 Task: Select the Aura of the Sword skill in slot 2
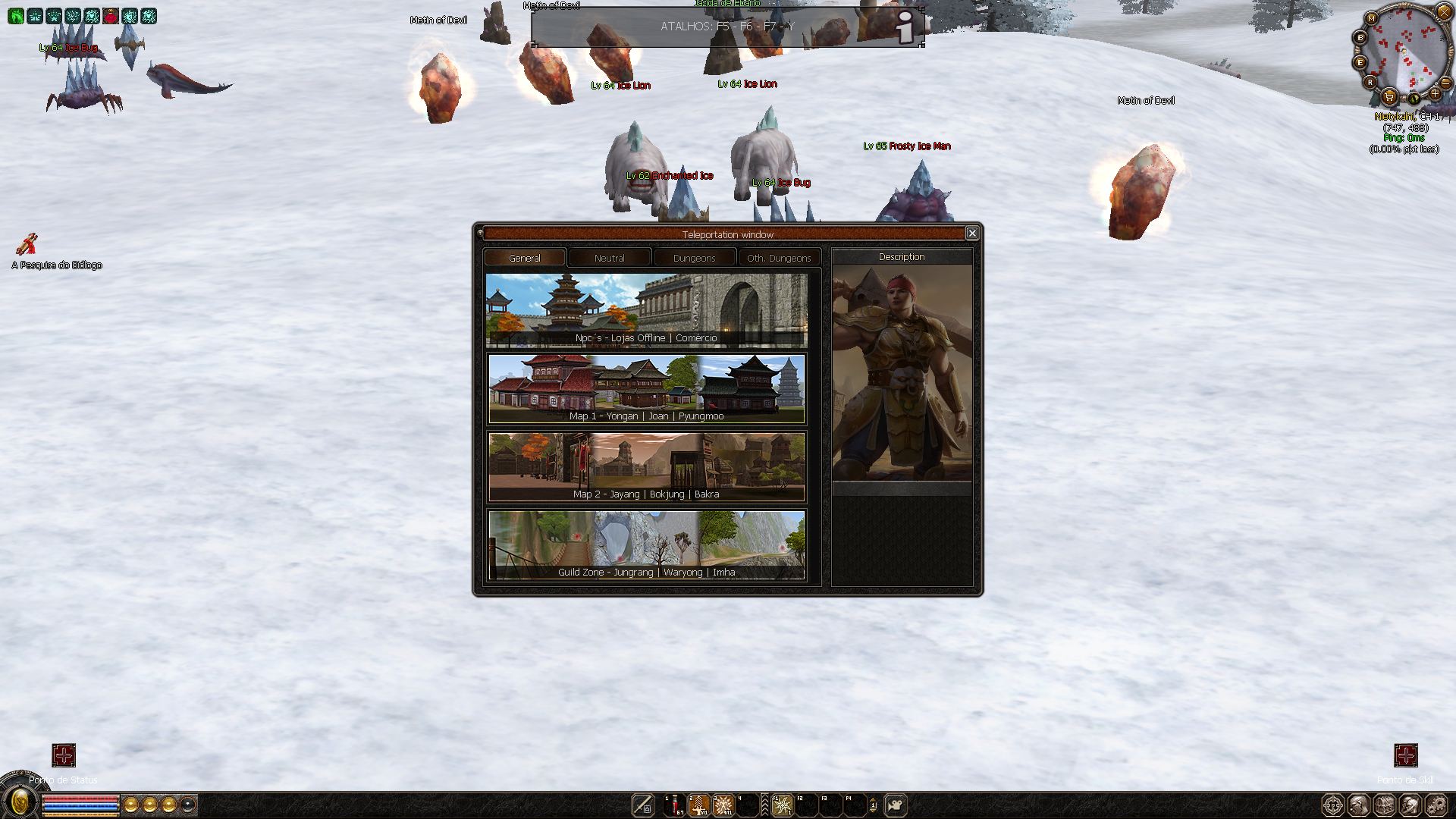click(x=698, y=805)
